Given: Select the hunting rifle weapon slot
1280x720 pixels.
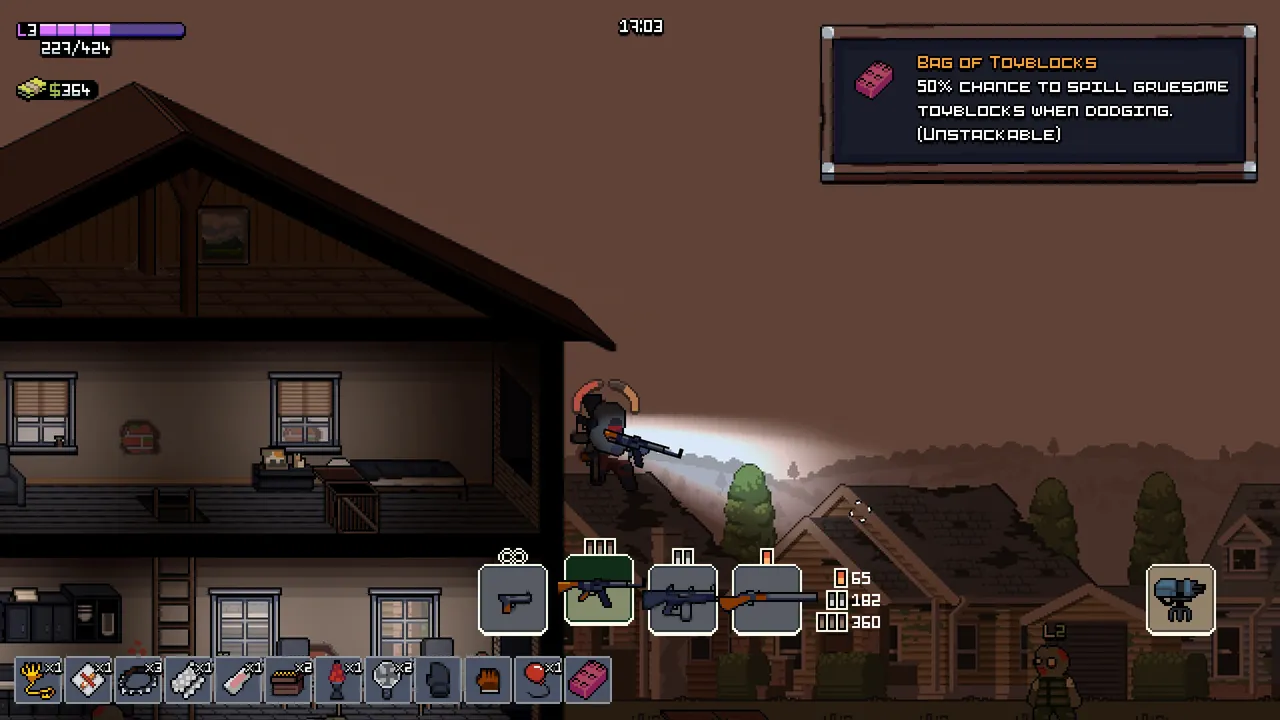Looking at the screenshot, I should point(767,598).
